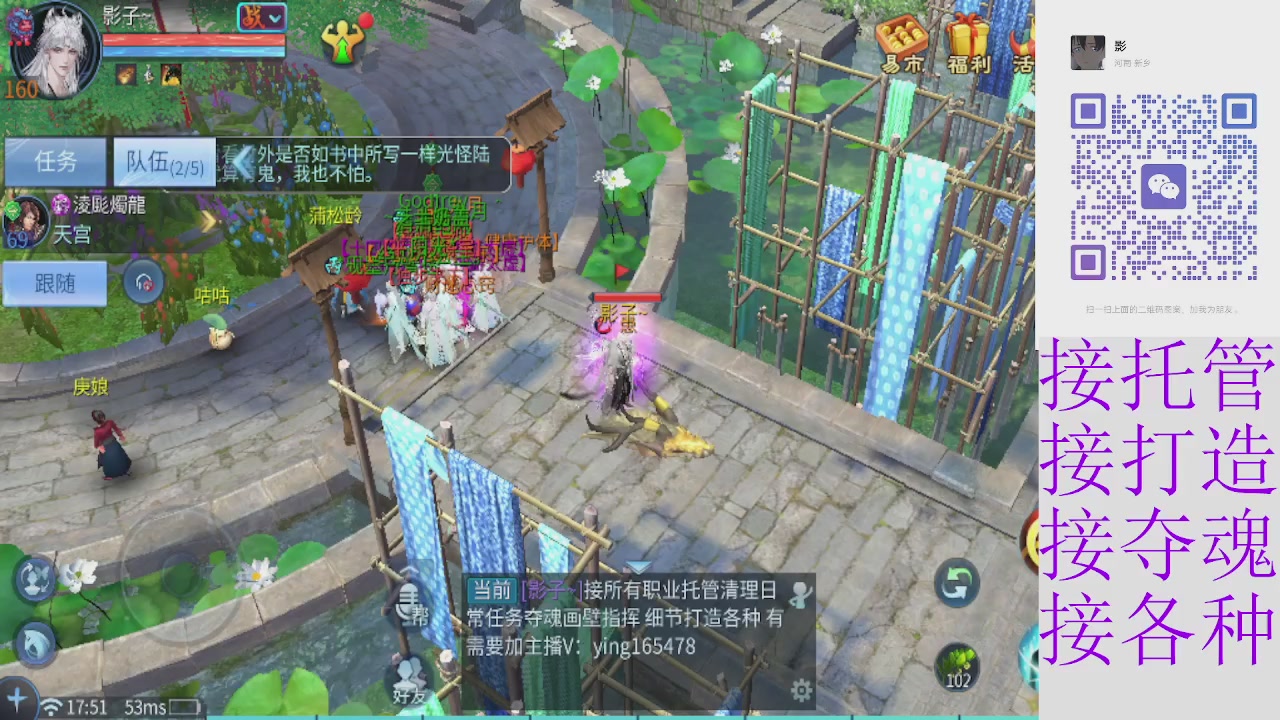Viewport: 1280px width, 720px height.
Task: Use the green leaf item showing 102
Action: pyautogui.click(x=955, y=668)
